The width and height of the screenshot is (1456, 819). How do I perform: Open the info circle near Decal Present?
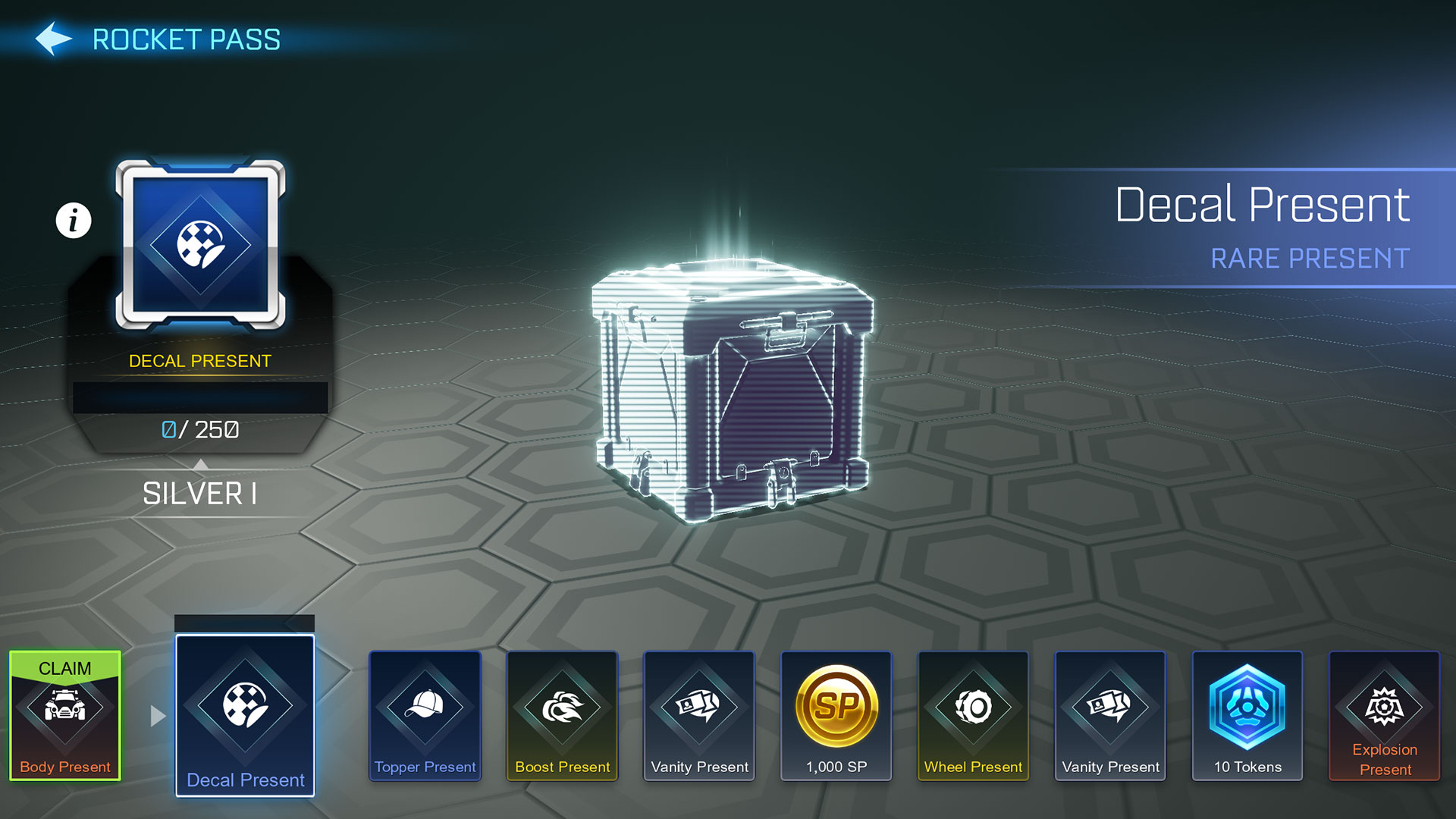73,220
